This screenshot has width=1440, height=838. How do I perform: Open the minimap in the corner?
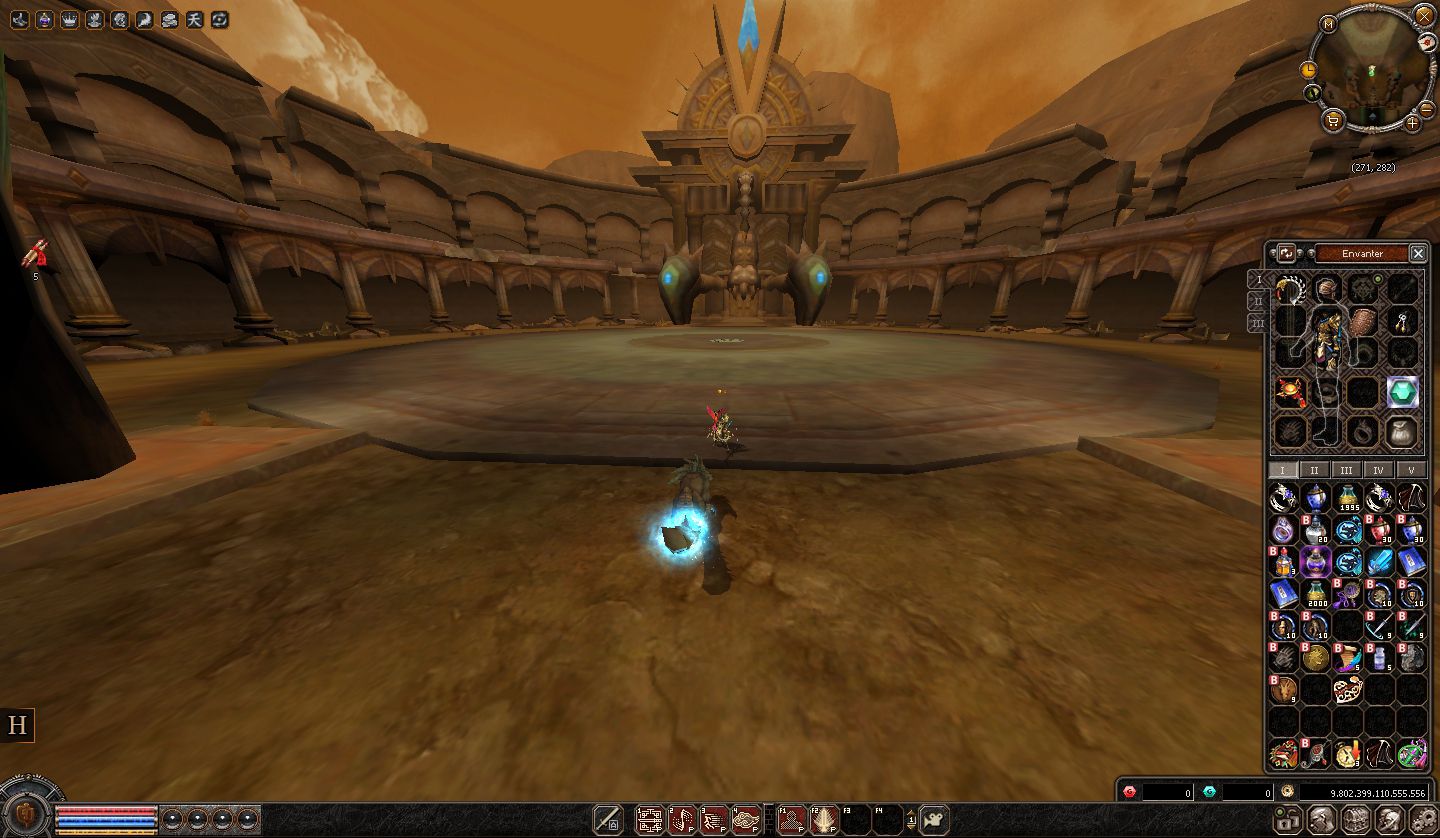point(1370,70)
